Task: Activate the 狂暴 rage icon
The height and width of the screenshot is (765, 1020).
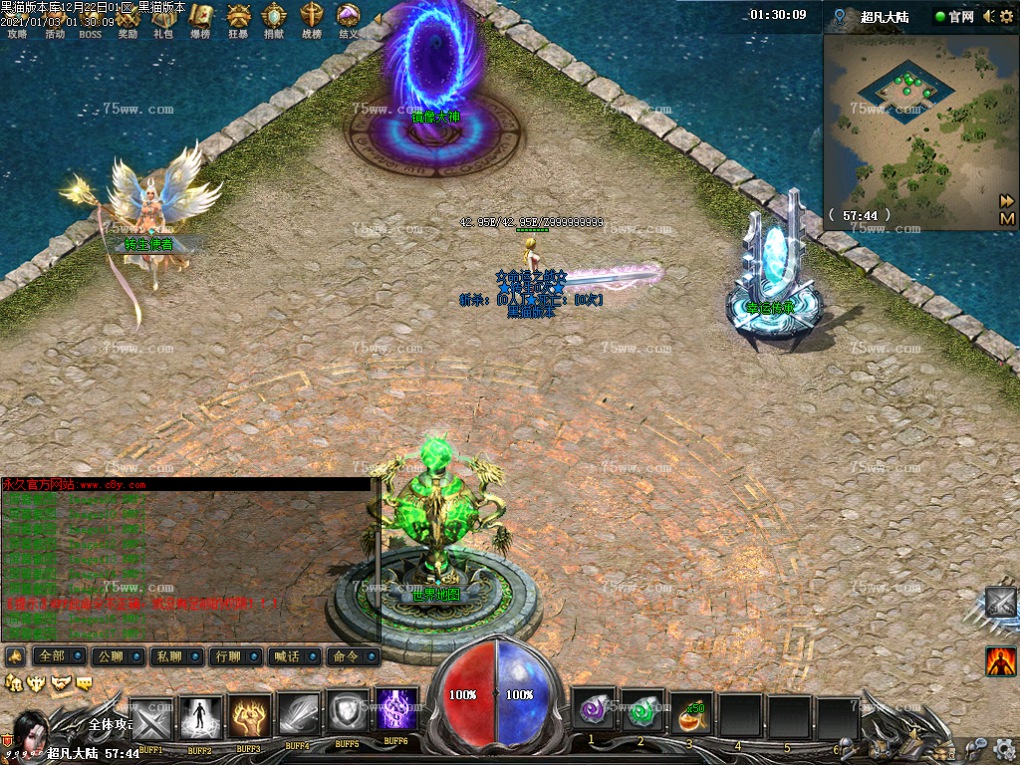Action: point(238,20)
